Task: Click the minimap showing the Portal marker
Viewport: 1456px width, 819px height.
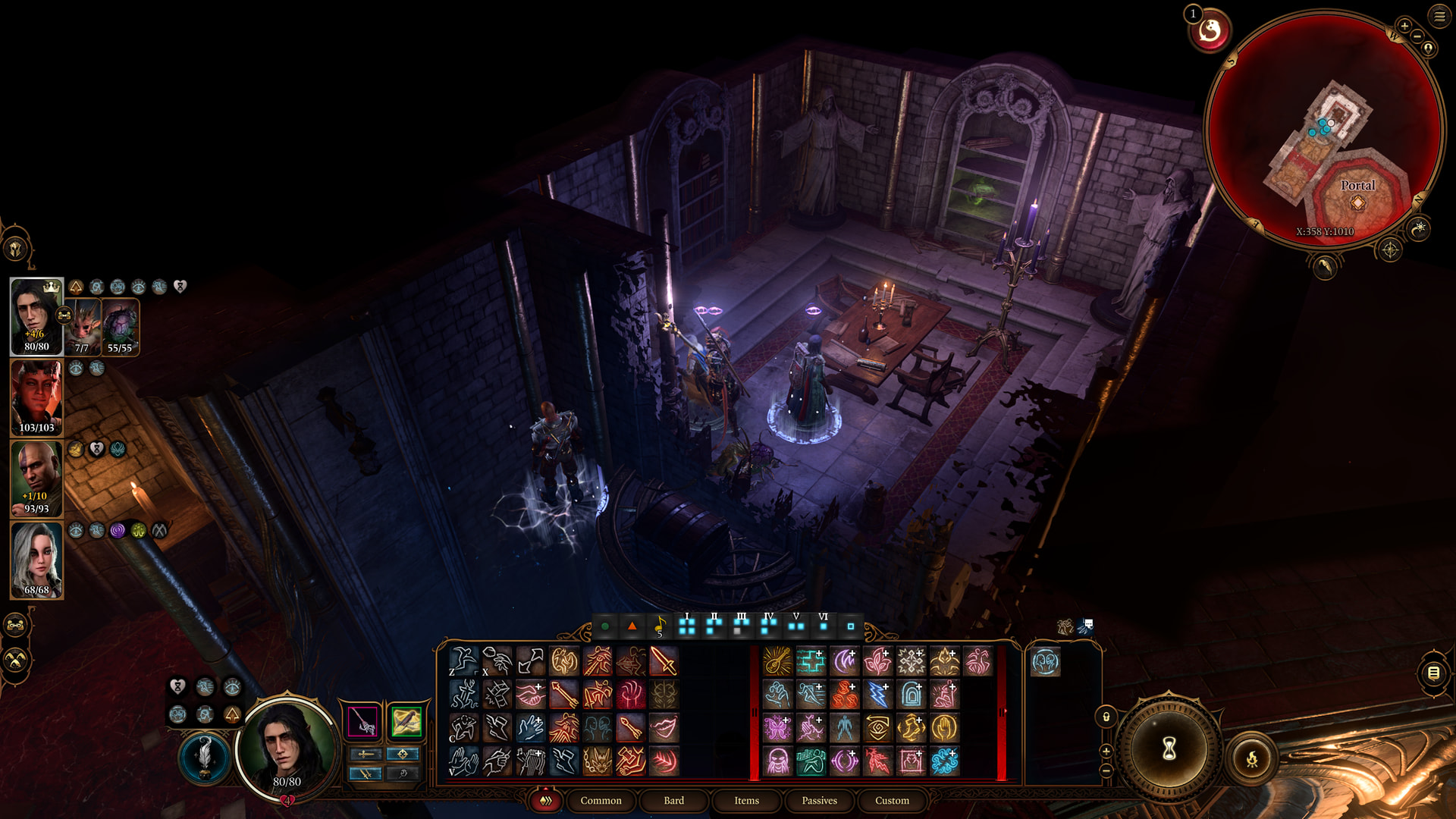Action: (1323, 129)
